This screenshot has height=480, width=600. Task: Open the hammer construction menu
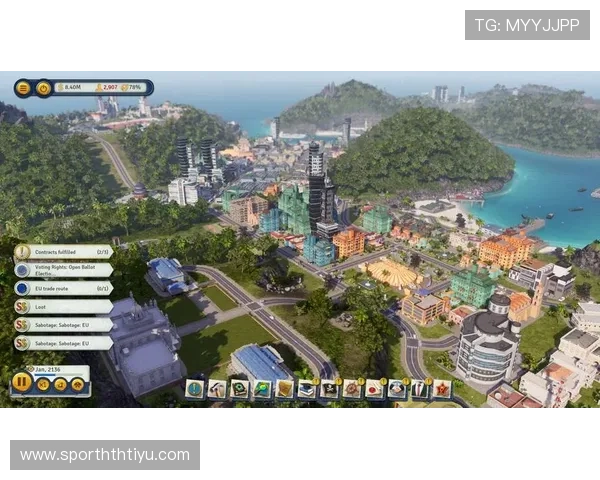[x=217, y=389]
